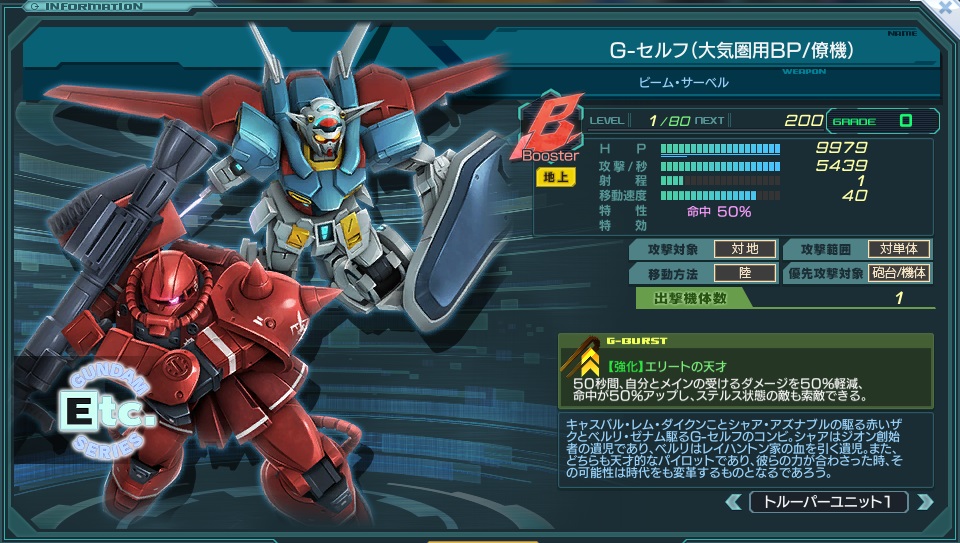Viewport: 960px width, 543px height.
Task: Select the トルーパーユニット1 label
Action: (829, 502)
